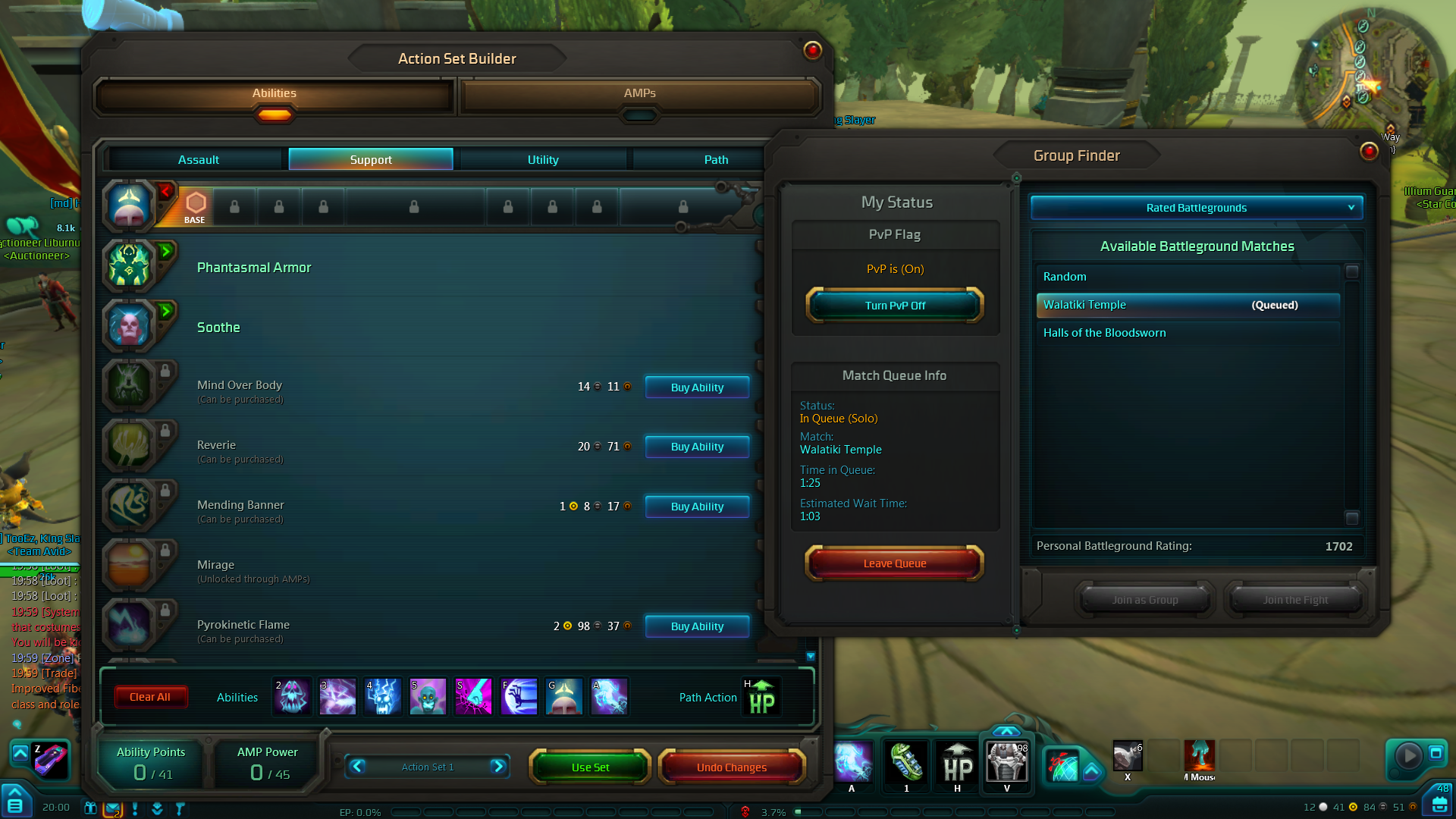Open the Rated Battlegrounds dropdown
The image size is (1456, 819).
(x=1196, y=208)
